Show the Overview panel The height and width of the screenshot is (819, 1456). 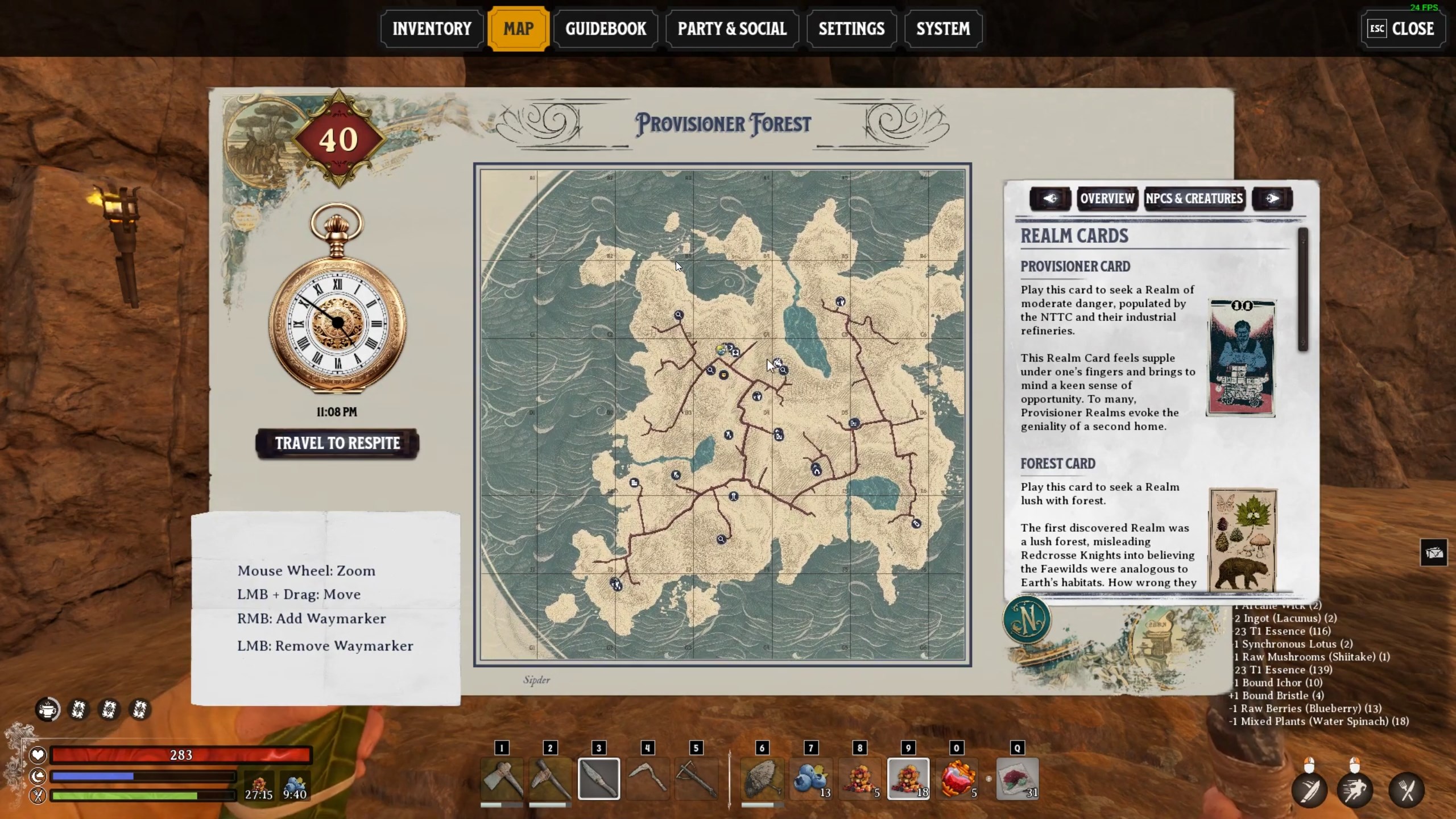coord(1107,198)
